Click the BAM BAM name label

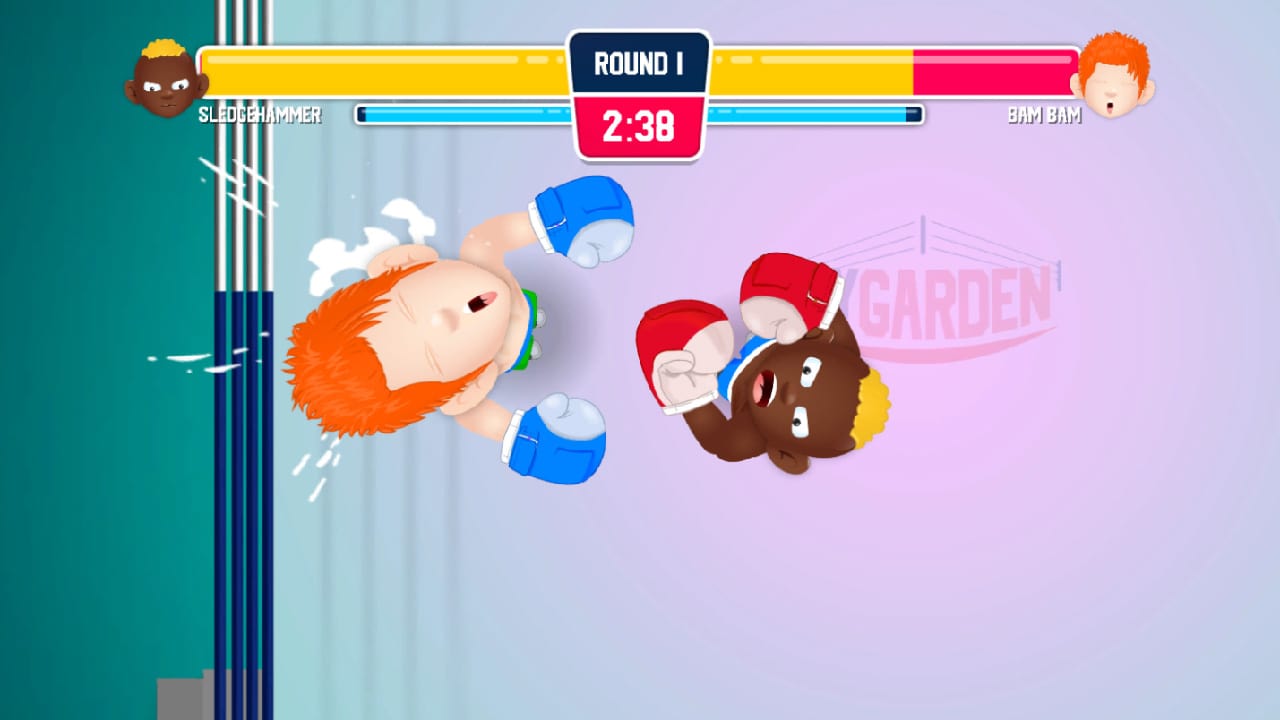(x=1044, y=116)
